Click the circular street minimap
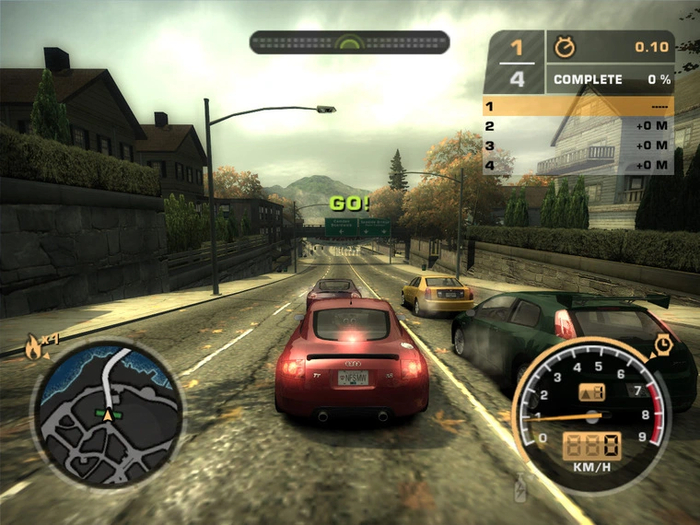This screenshot has width=700, height=525. (107, 414)
